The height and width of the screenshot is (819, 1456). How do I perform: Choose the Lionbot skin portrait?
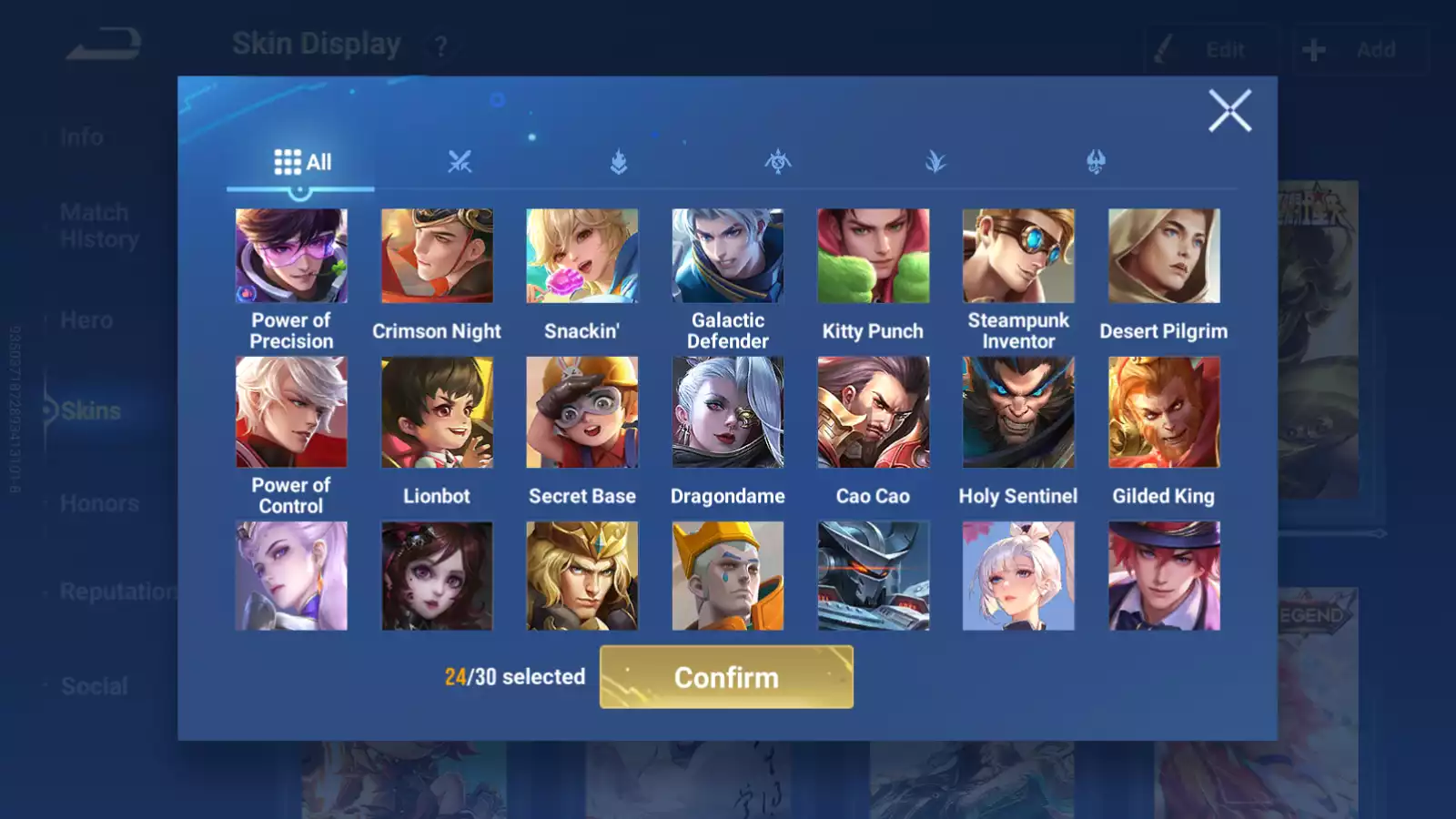coord(437,412)
